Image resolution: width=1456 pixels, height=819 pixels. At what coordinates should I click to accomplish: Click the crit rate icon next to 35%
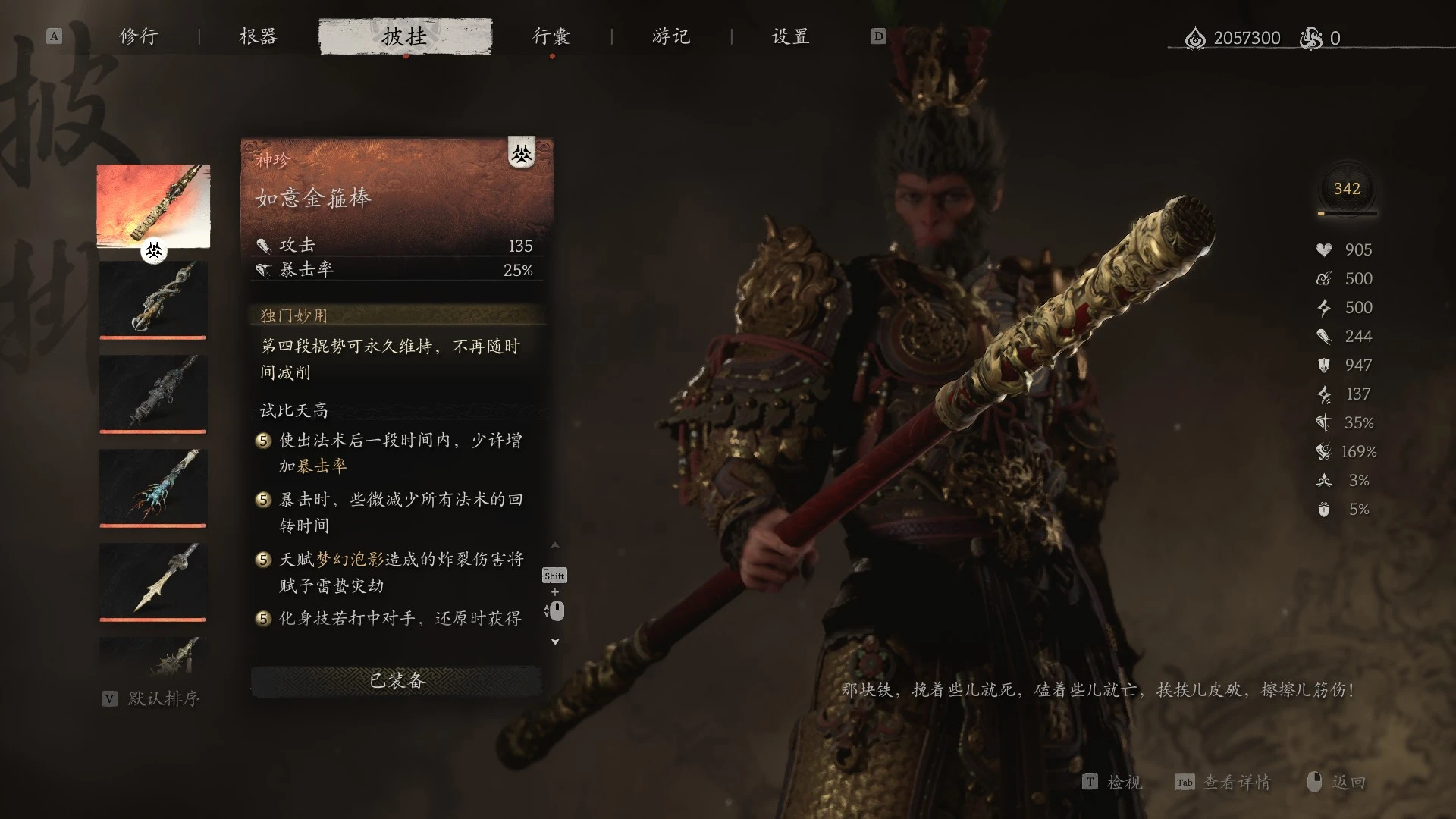click(1323, 422)
